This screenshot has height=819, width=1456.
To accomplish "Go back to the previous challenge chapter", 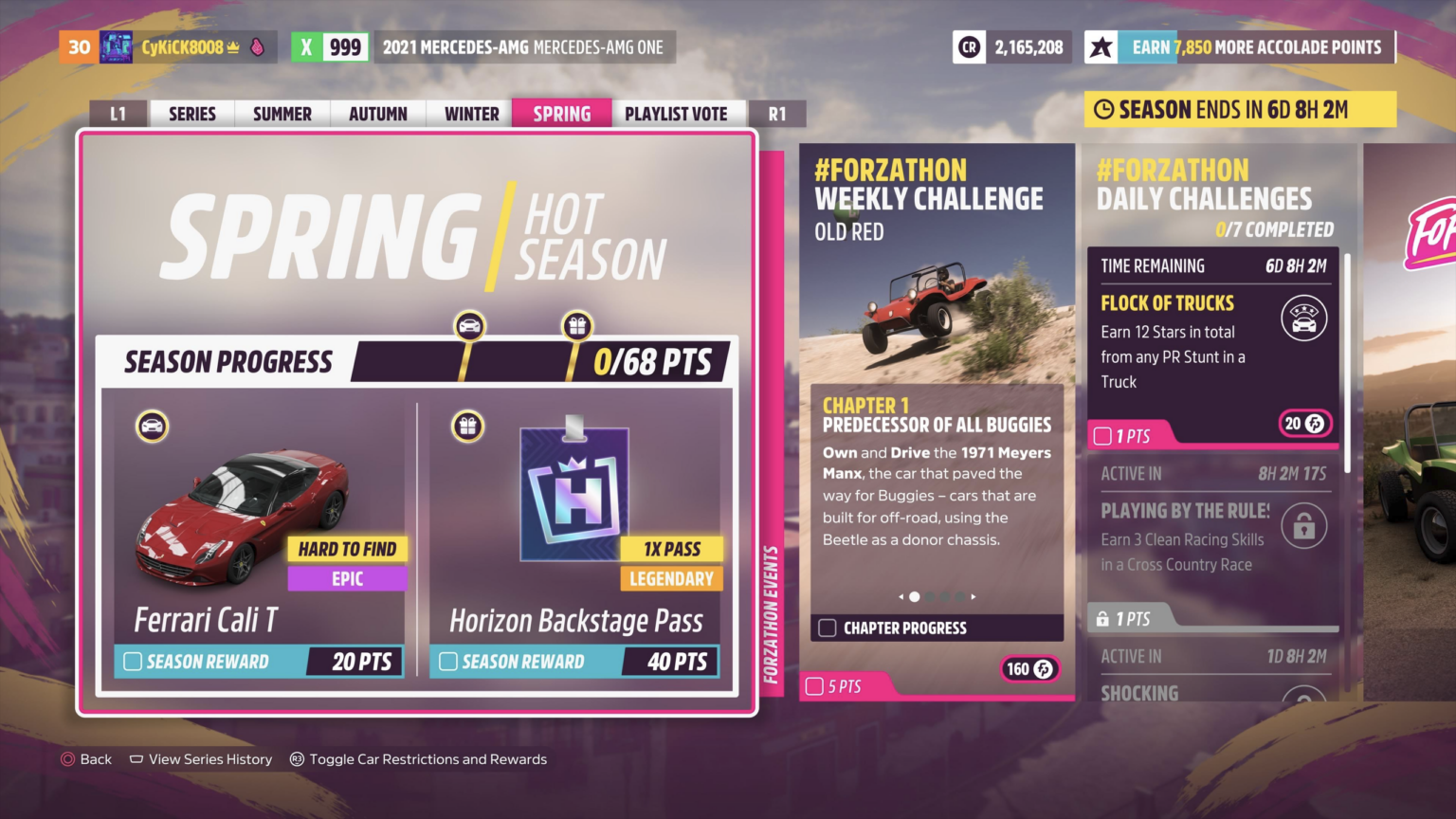I will (901, 596).
